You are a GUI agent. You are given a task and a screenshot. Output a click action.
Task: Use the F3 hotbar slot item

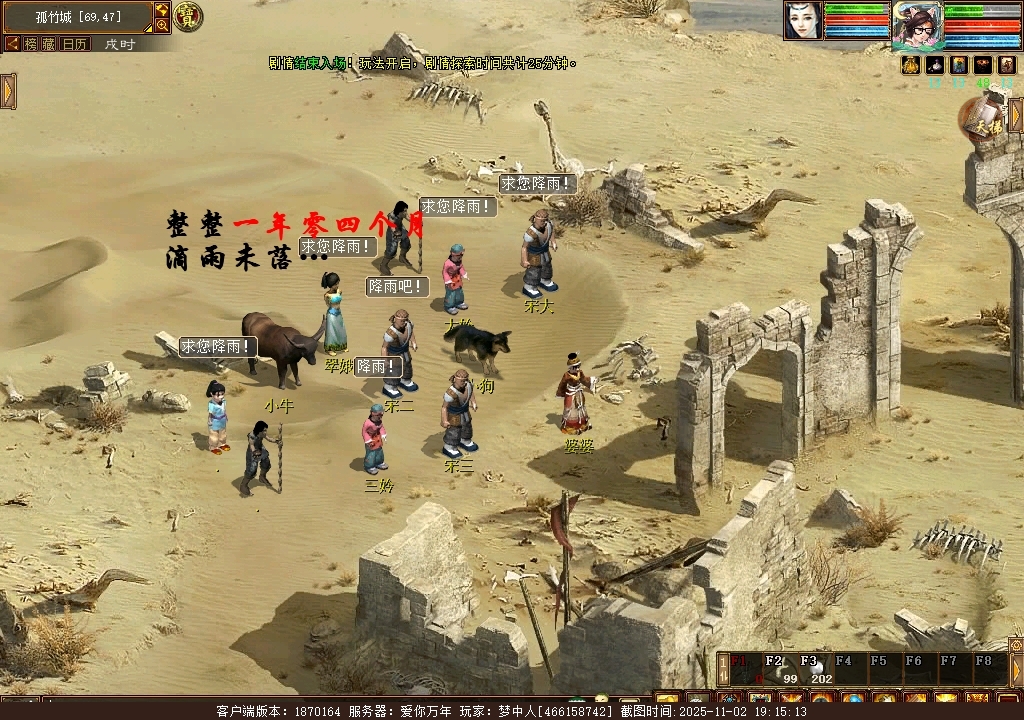tap(810, 670)
